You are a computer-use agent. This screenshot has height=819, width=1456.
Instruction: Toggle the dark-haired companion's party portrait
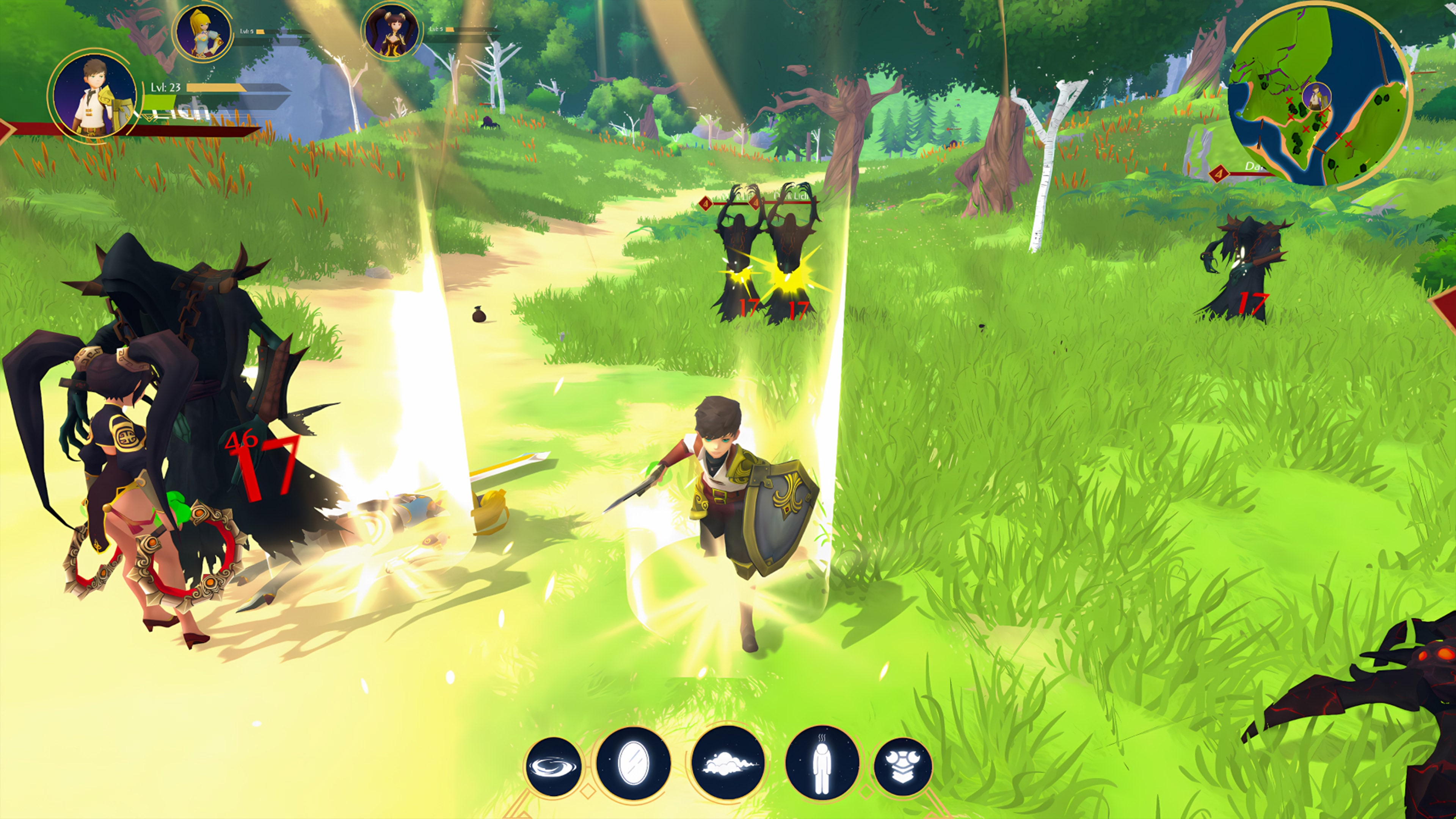click(x=394, y=31)
